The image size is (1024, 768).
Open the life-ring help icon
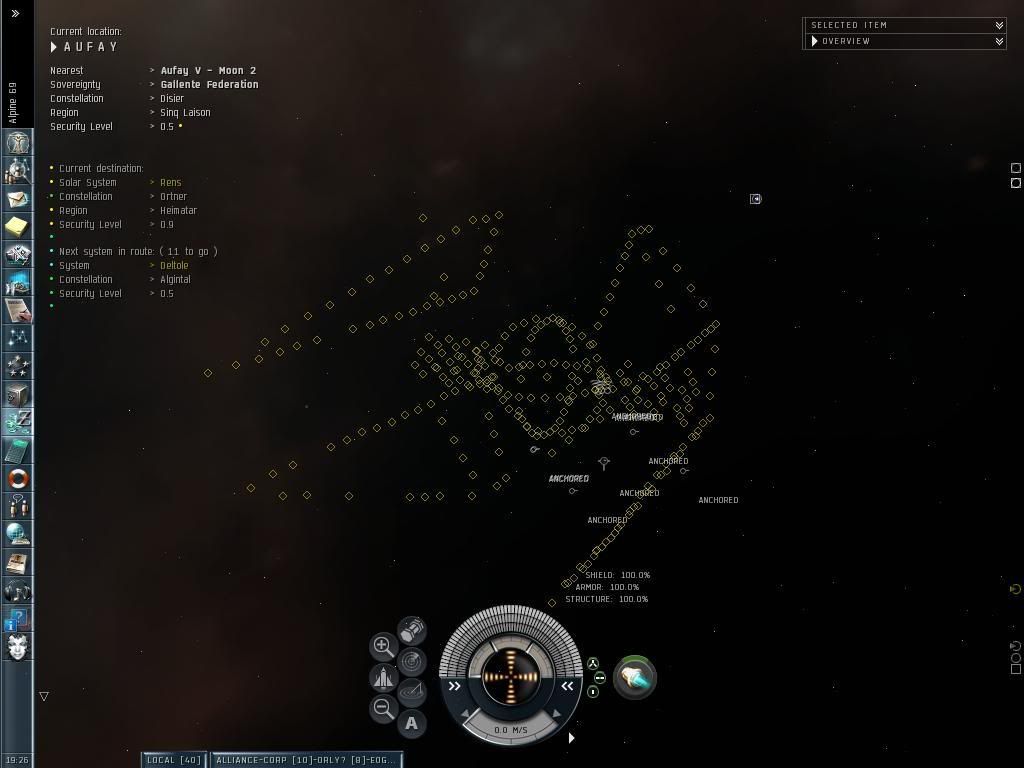click(x=17, y=478)
